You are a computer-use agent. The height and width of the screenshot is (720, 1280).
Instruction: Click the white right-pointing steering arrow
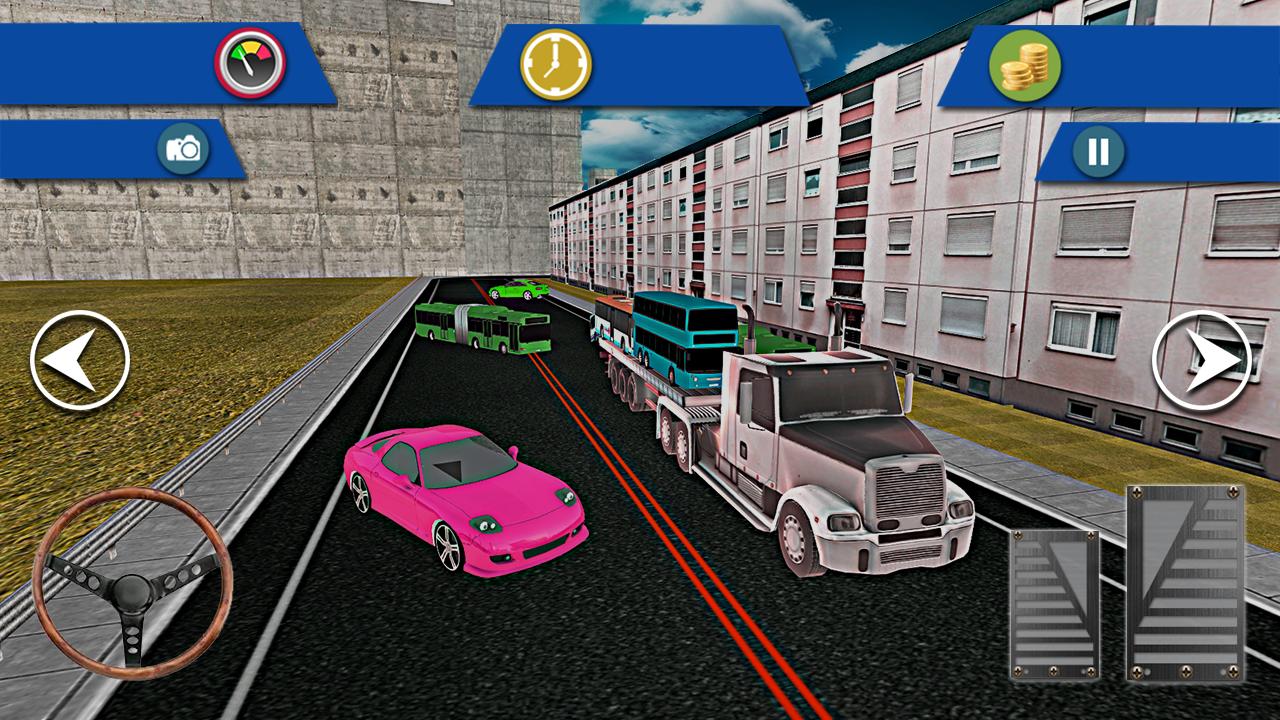pyautogui.click(x=1203, y=358)
